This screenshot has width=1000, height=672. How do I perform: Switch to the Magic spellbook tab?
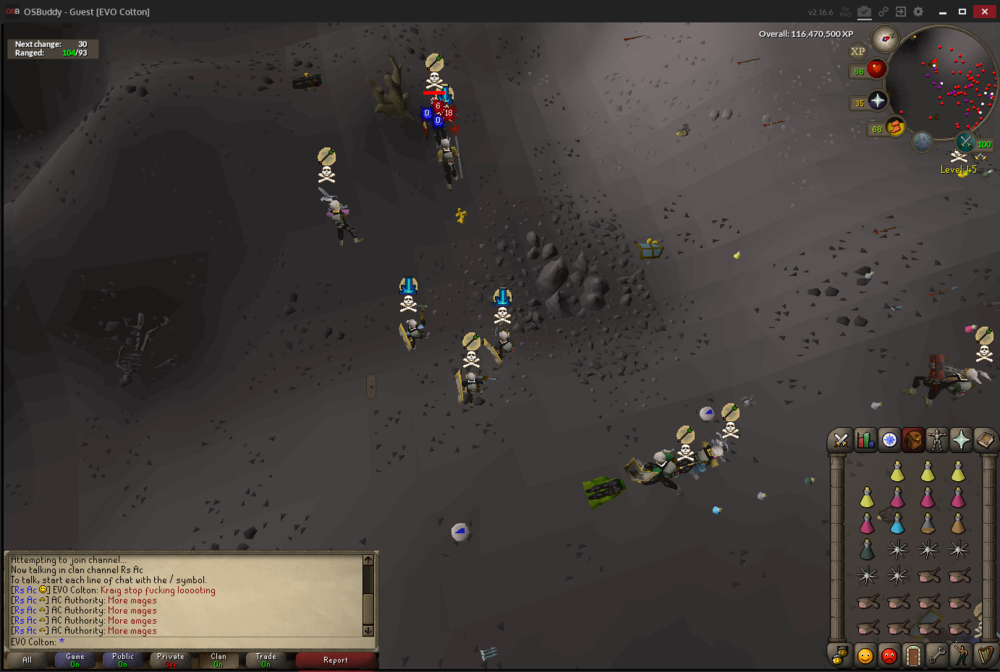pyautogui.click(x=984, y=440)
